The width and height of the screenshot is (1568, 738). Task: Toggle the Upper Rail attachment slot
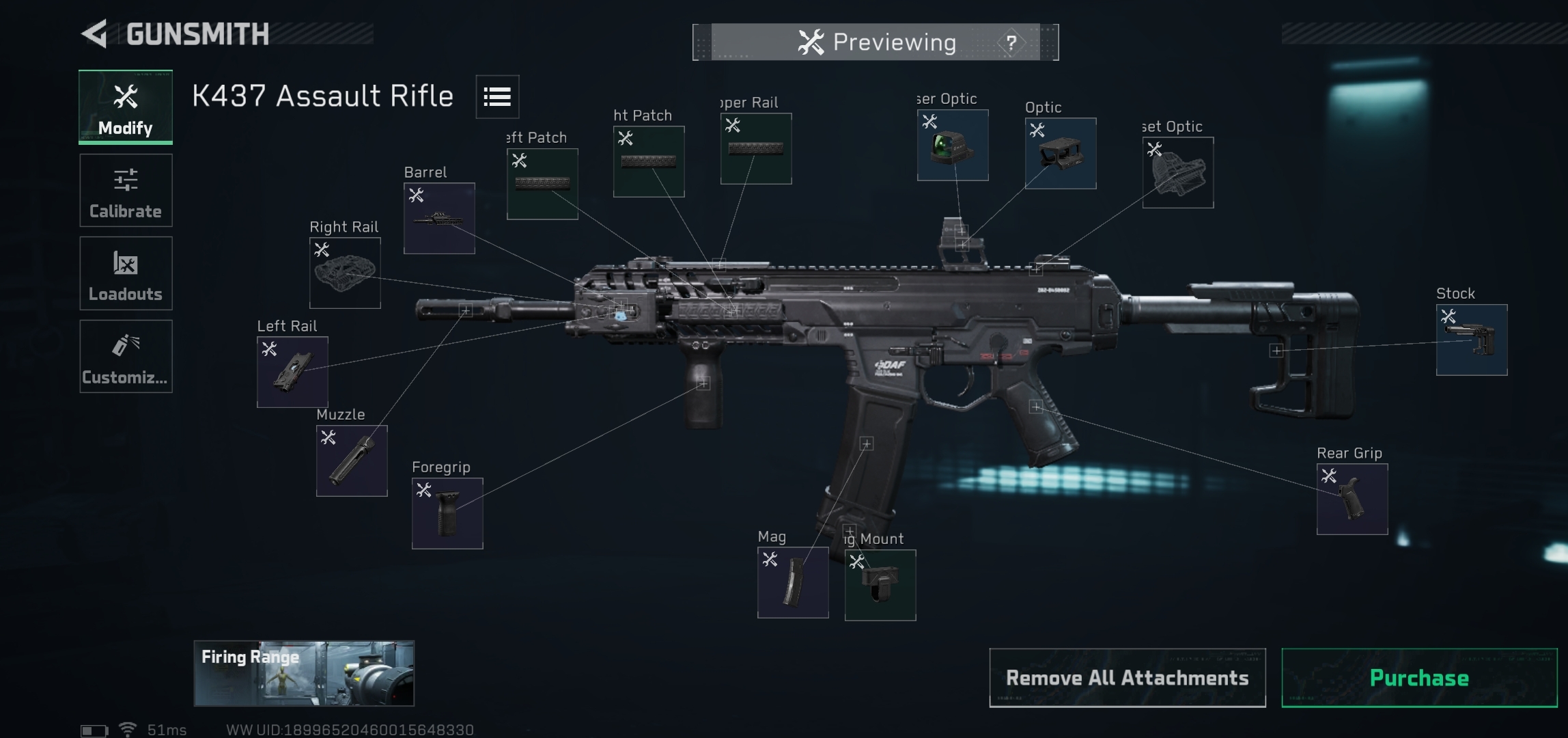[755, 149]
